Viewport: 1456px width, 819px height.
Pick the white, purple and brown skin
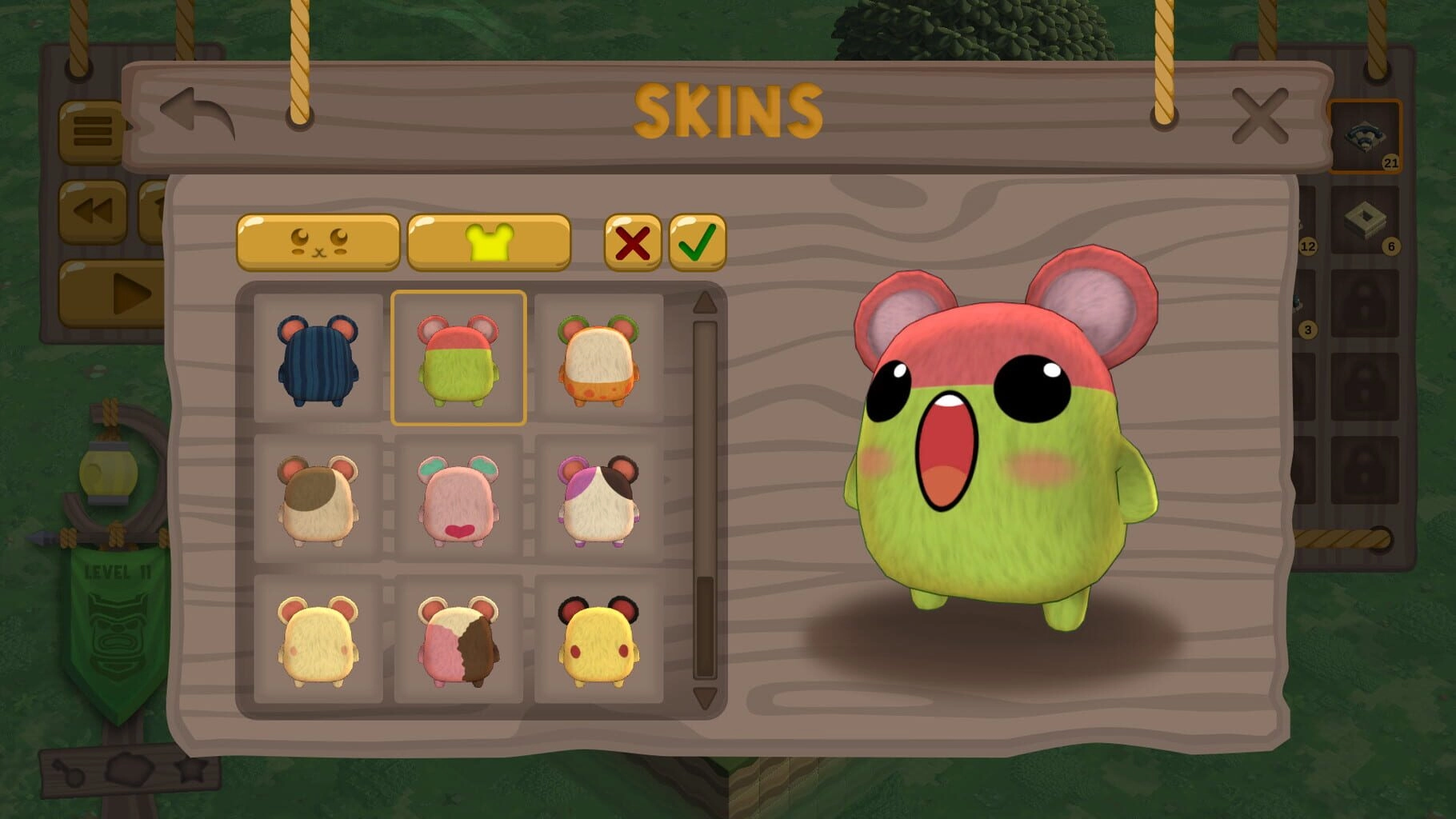point(598,499)
